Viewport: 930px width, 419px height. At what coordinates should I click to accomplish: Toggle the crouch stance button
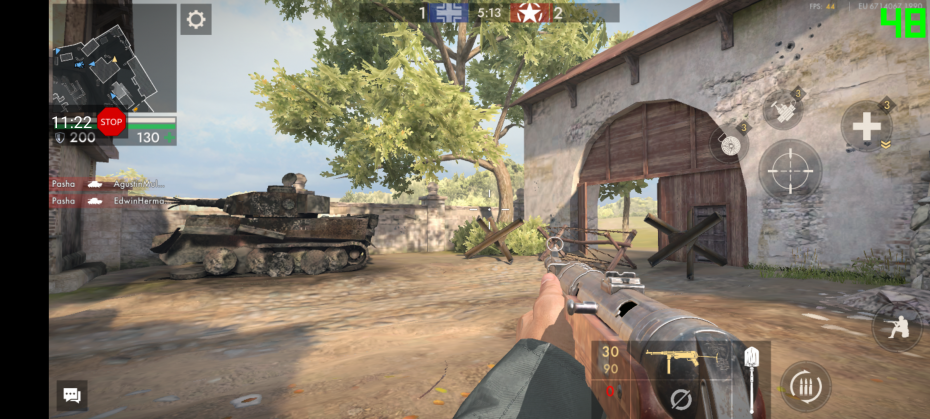tap(895, 327)
